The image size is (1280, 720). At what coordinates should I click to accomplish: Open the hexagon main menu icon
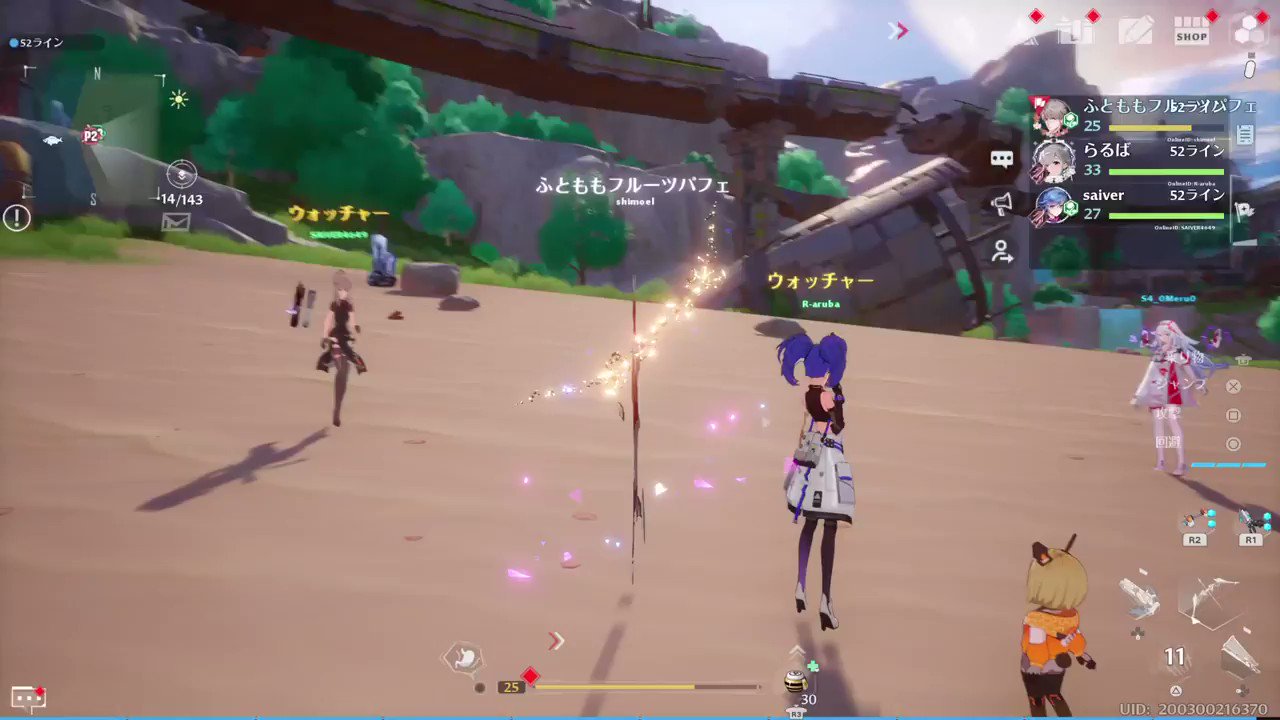coord(1248,31)
